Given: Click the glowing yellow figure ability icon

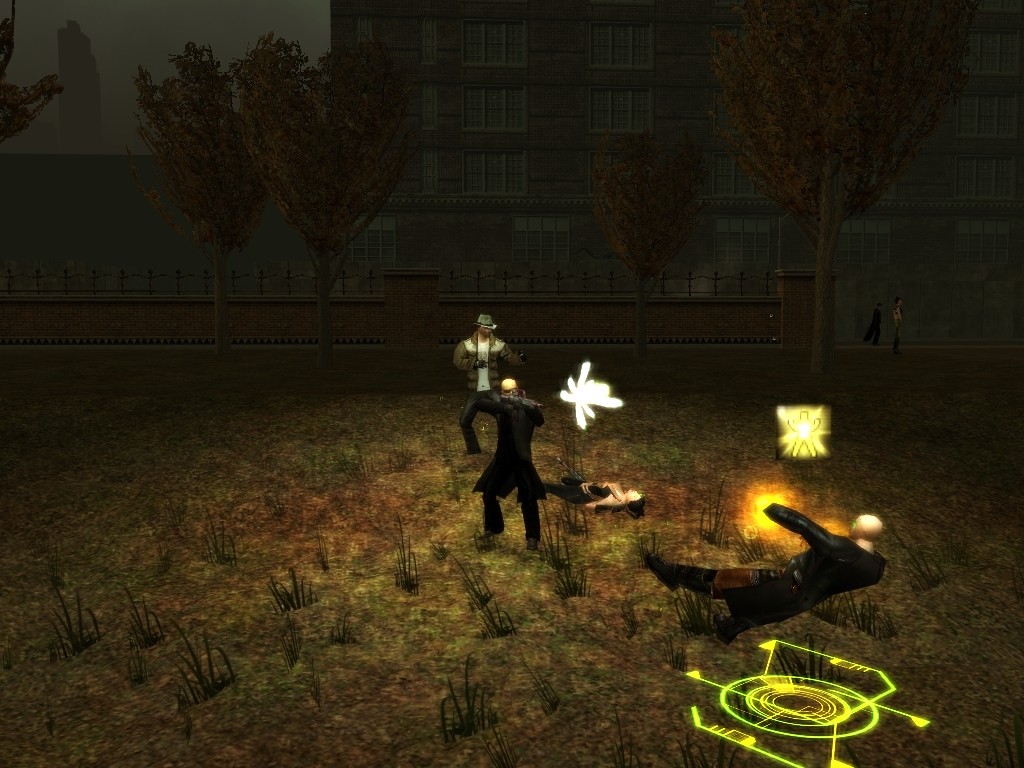Looking at the screenshot, I should [x=803, y=431].
